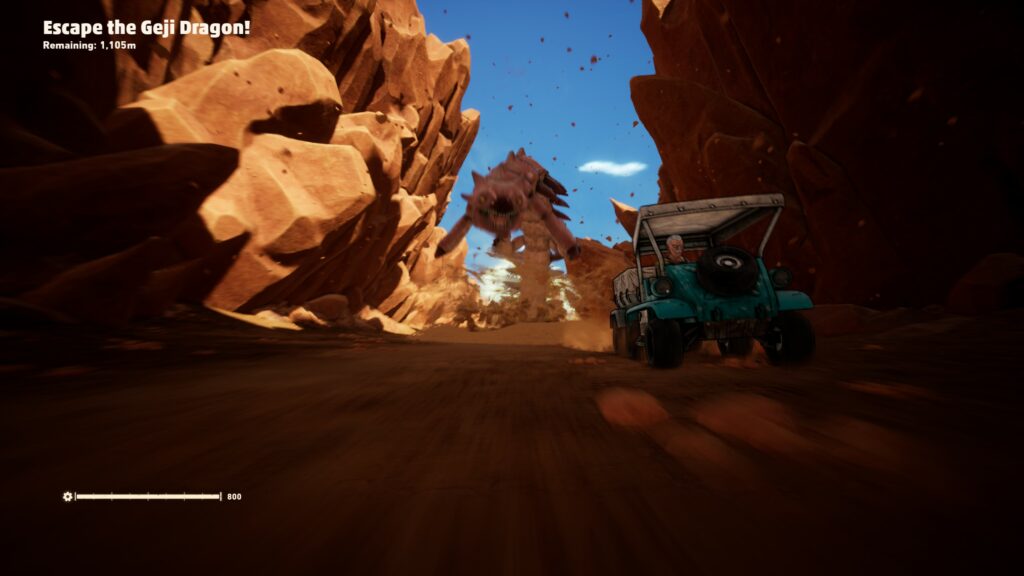Image resolution: width=1024 pixels, height=576 pixels.
Task: Click the Escape the Geji Dragon objective
Action: point(146,28)
